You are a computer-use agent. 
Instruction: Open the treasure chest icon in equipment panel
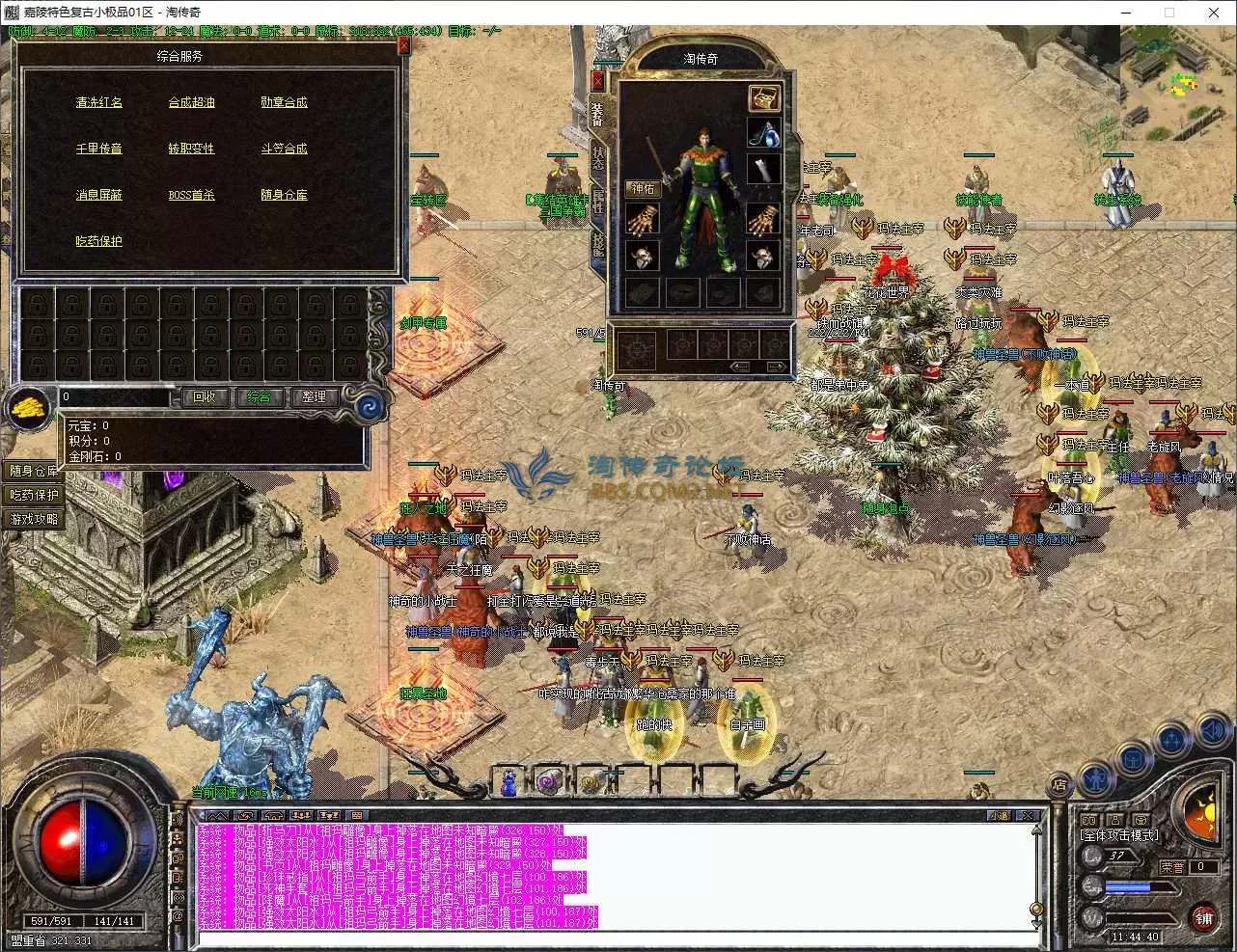[764, 97]
